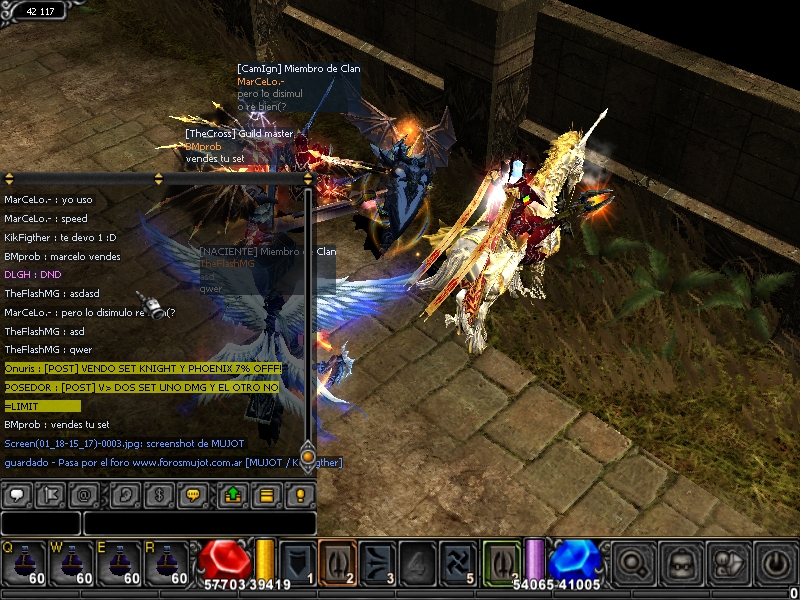Use the potion in the Q slot

[x=21, y=563]
